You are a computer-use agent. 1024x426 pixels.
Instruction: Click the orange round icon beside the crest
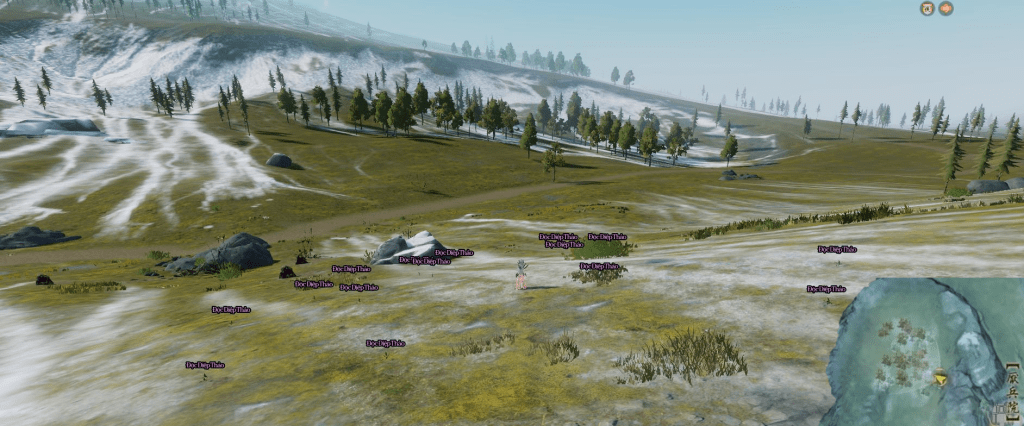(x=945, y=9)
